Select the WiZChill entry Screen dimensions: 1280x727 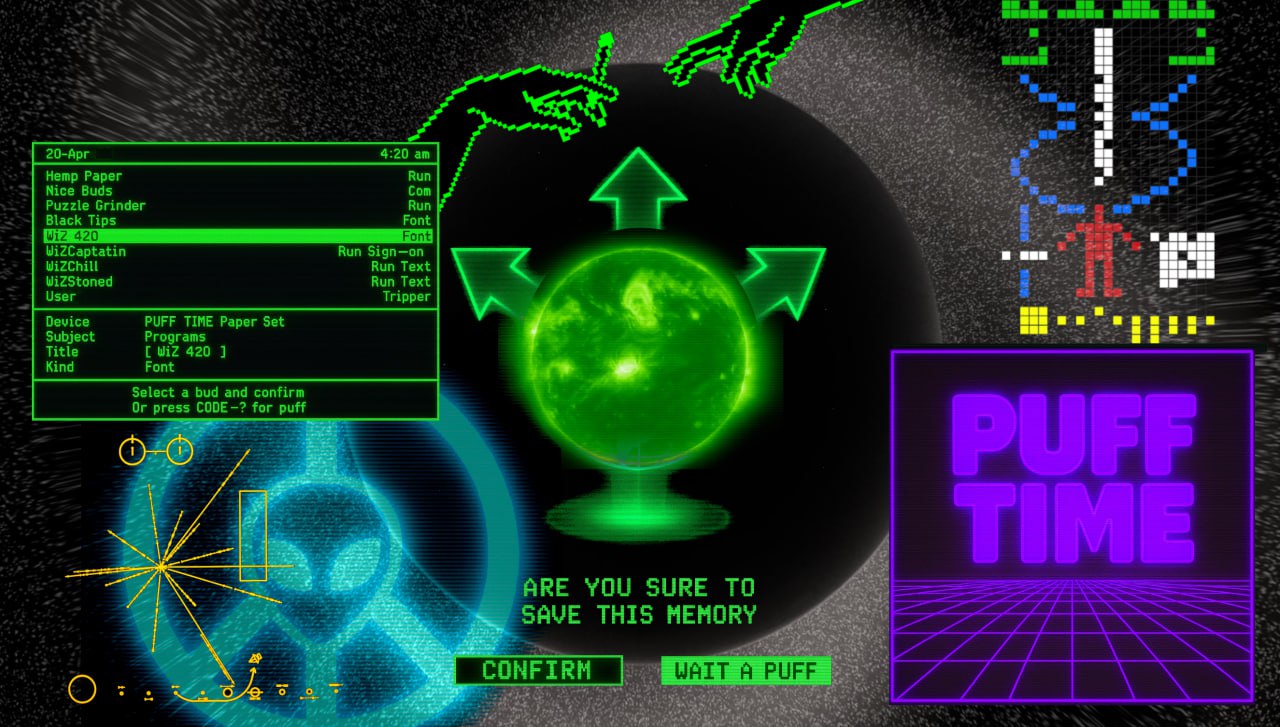pyautogui.click(x=237, y=267)
